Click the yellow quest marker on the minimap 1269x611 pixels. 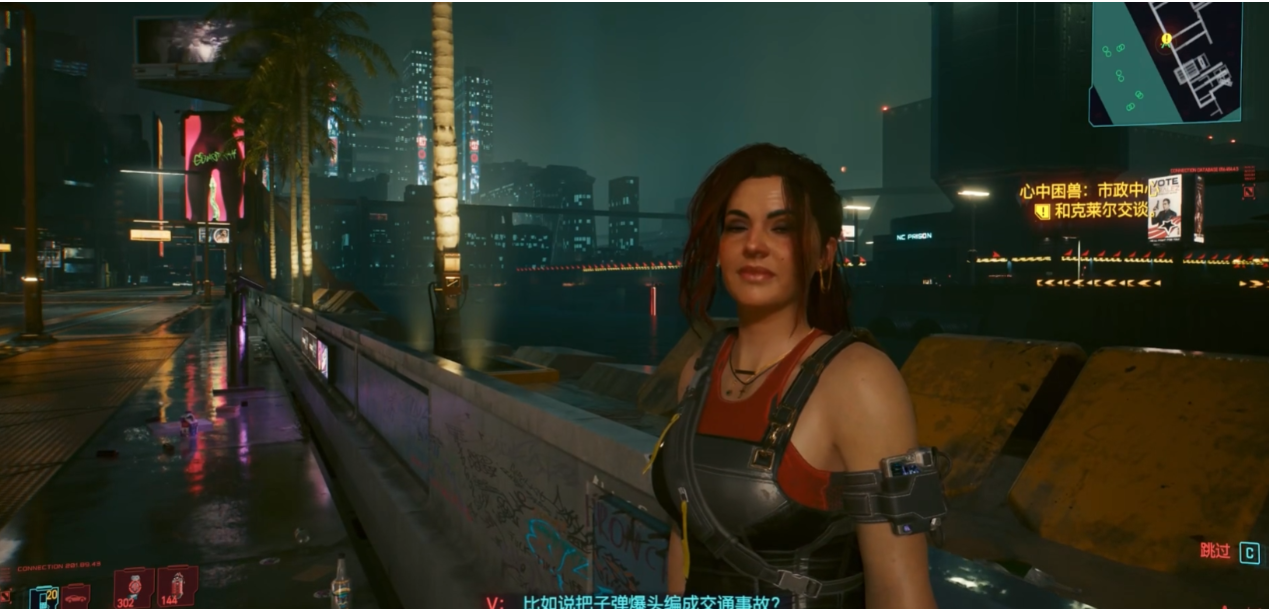pyautogui.click(x=1166, y=40)
